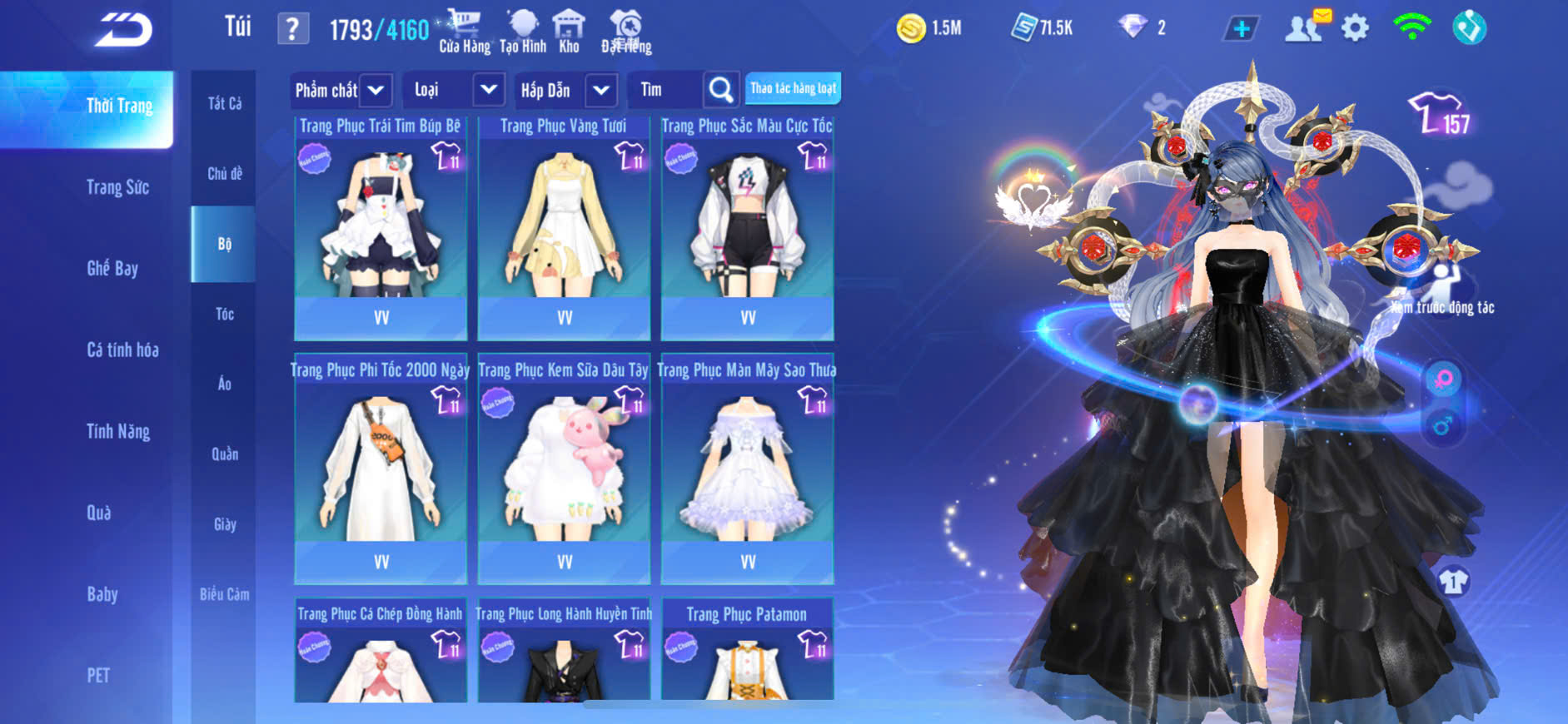
Task: Add currency with the plus button
Action: tap(1241, 29)
